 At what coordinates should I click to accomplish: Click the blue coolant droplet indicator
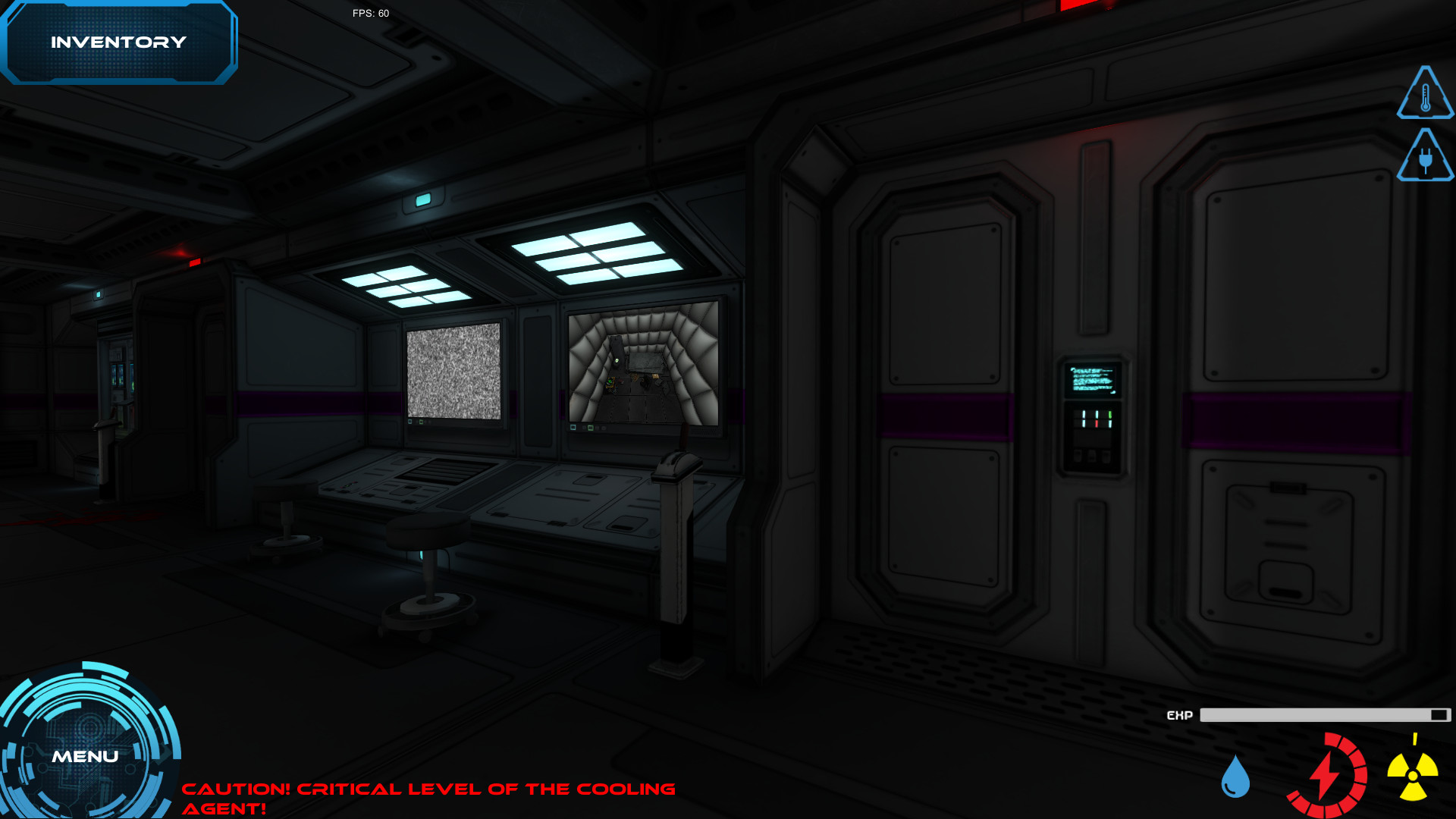pos(1236,778)
